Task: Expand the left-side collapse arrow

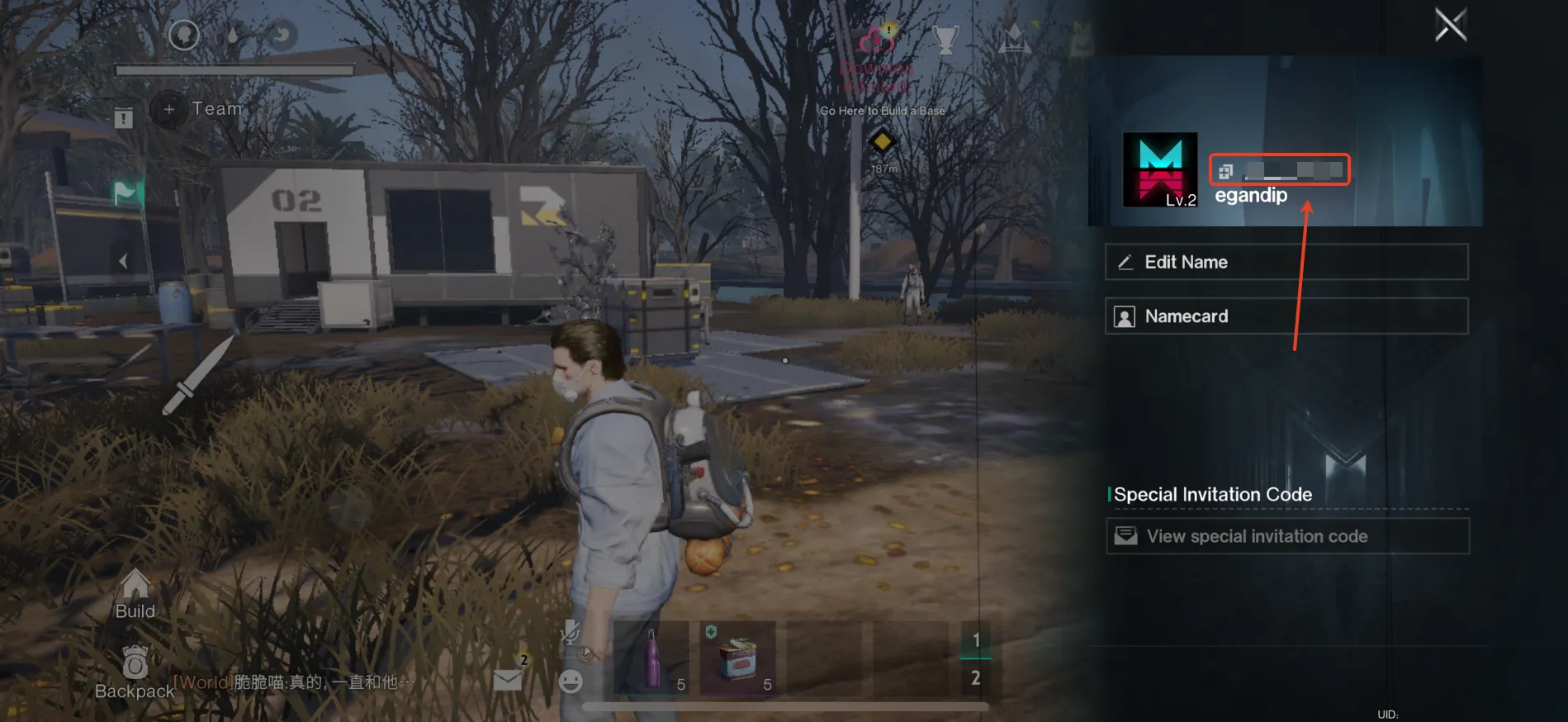Action: [x=123, y=262]
